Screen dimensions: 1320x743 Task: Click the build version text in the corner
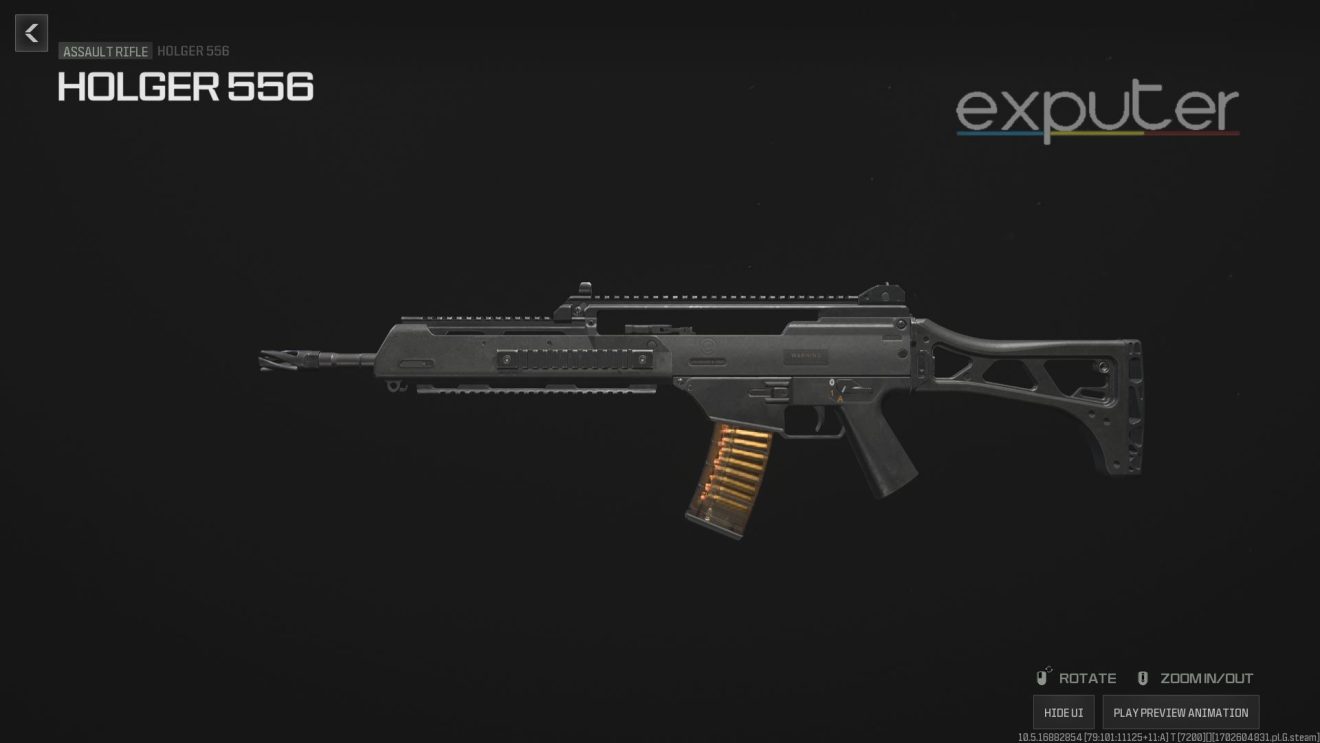click(1165, 735)
